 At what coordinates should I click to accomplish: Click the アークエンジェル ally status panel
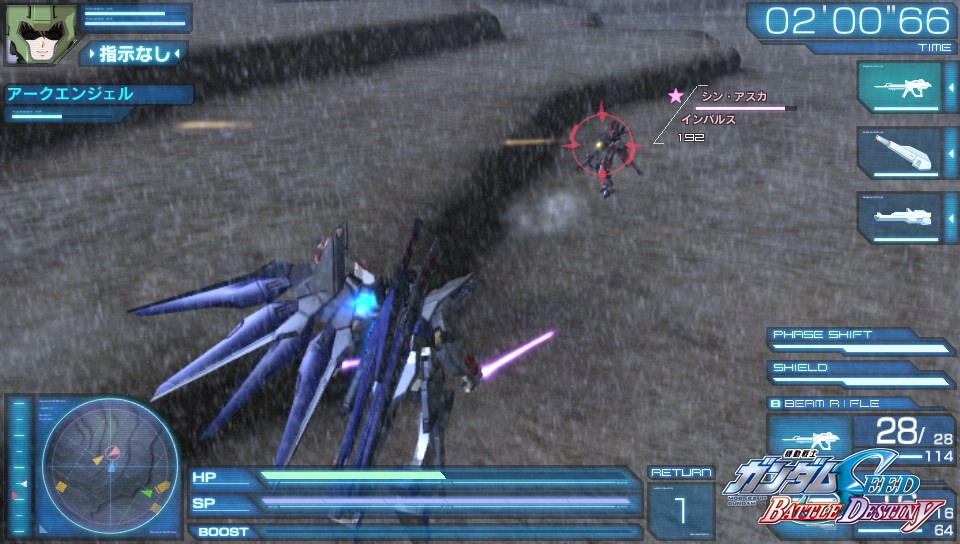coord(97,96)
